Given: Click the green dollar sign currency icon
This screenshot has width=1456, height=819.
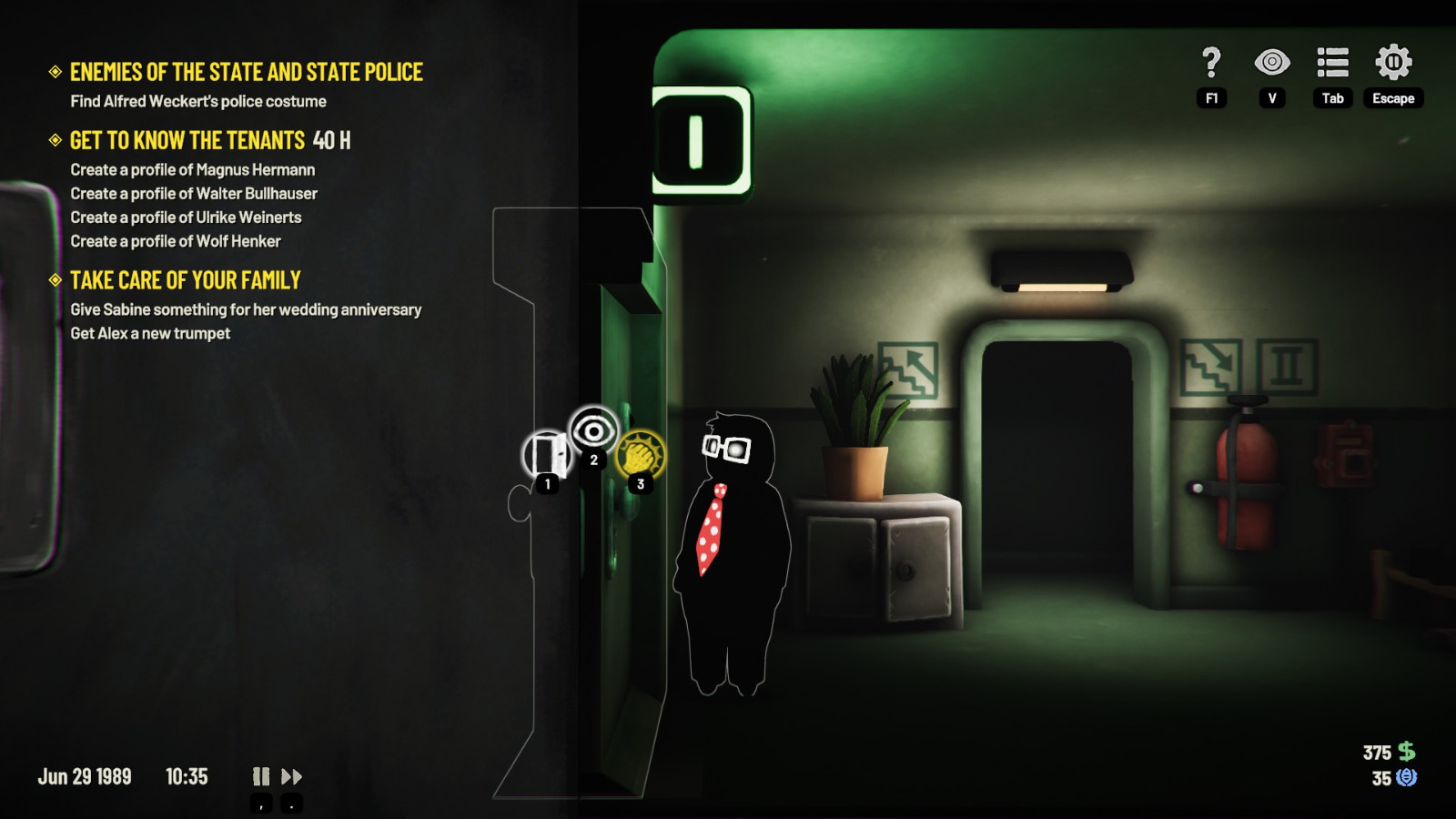Looking at the screenshot, I should (1405, 752).
